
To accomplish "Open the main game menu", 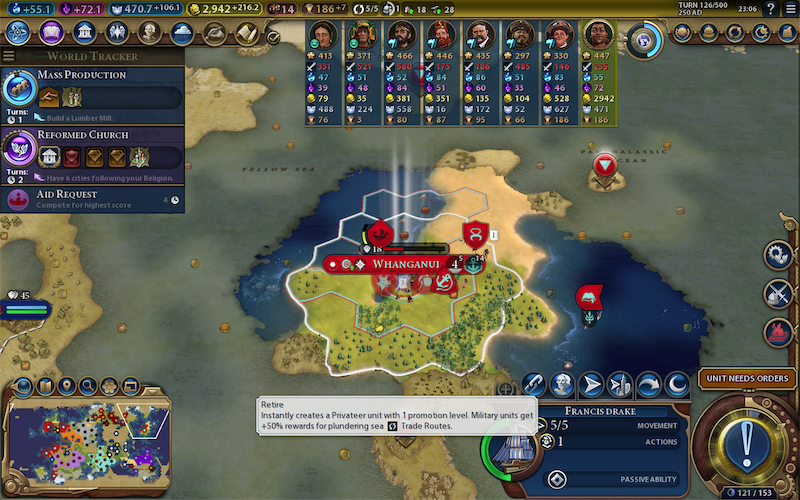I will coord(790,9).
